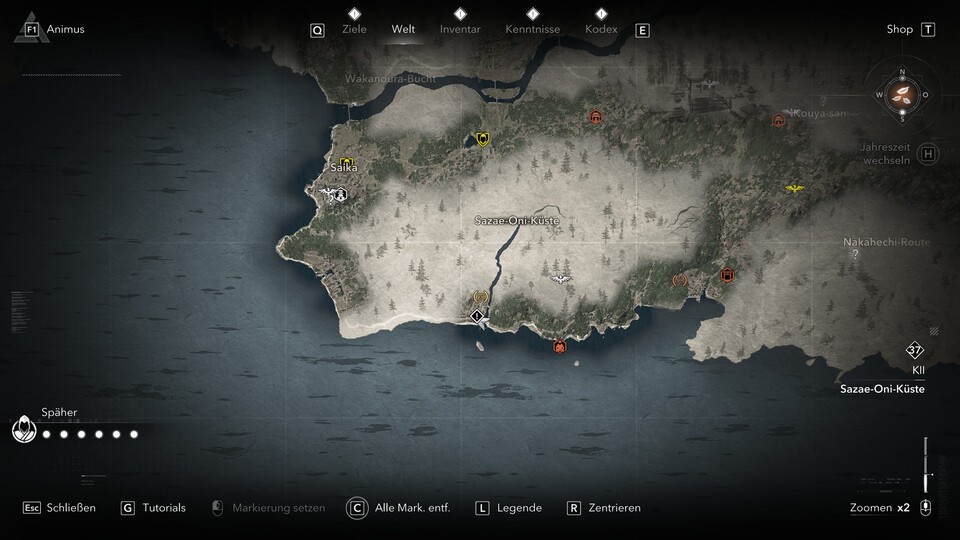Click the Späher scout icon
This screenshot has height=540, width=960.
[x=22, y=430]
